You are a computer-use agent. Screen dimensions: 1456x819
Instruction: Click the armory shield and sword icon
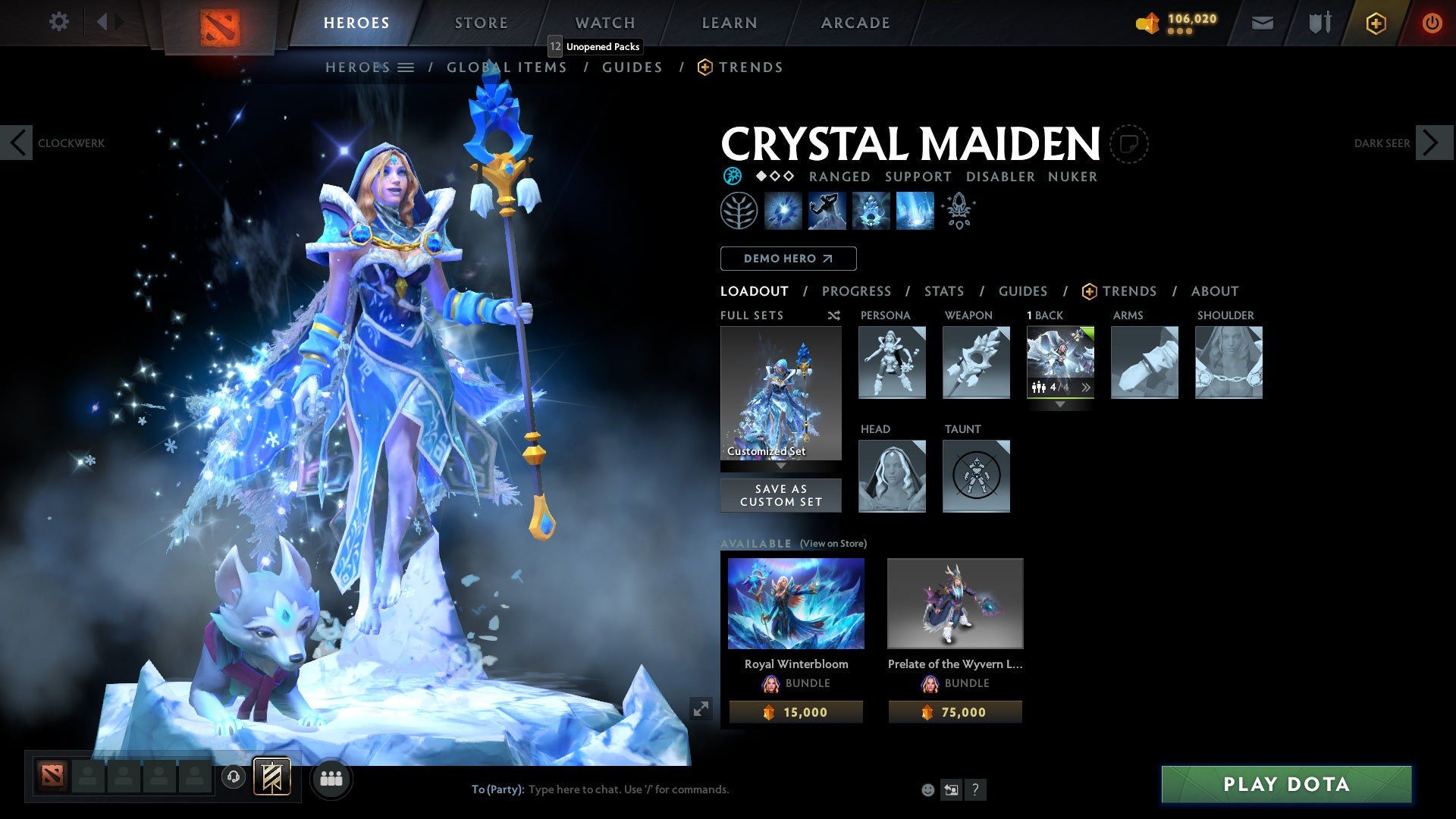tap(1319, 23)
